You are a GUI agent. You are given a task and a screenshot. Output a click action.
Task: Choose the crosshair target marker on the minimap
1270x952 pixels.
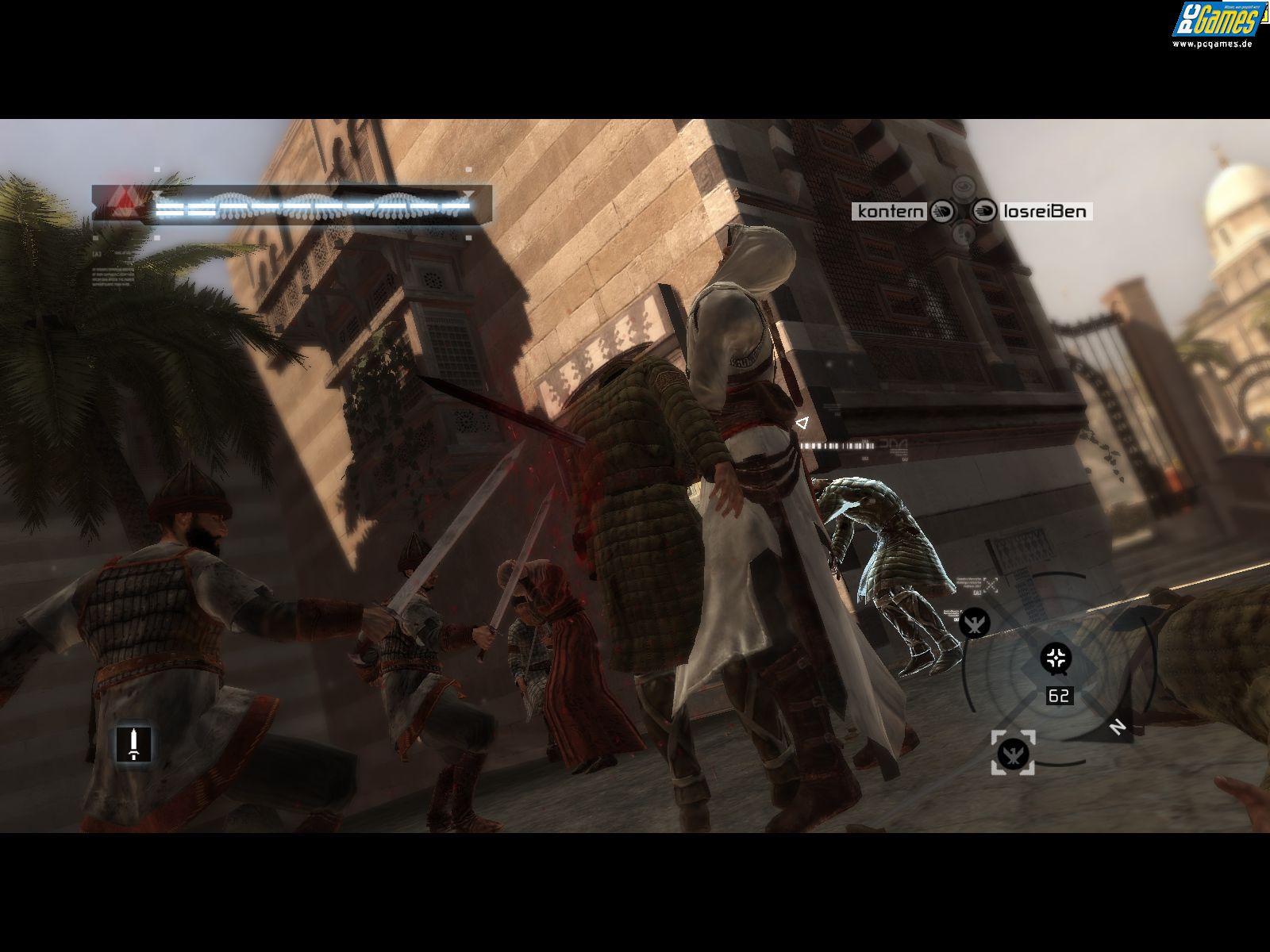(1056, 658)
